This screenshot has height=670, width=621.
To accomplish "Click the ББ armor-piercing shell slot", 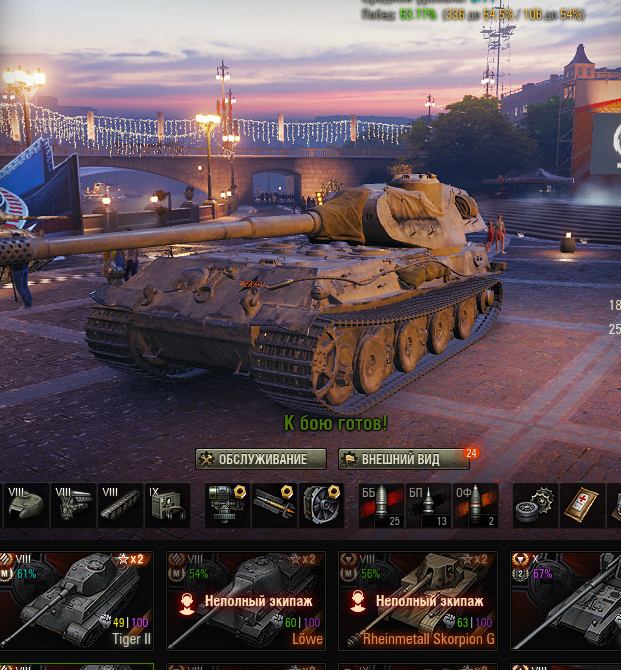I will click(380, 505).
